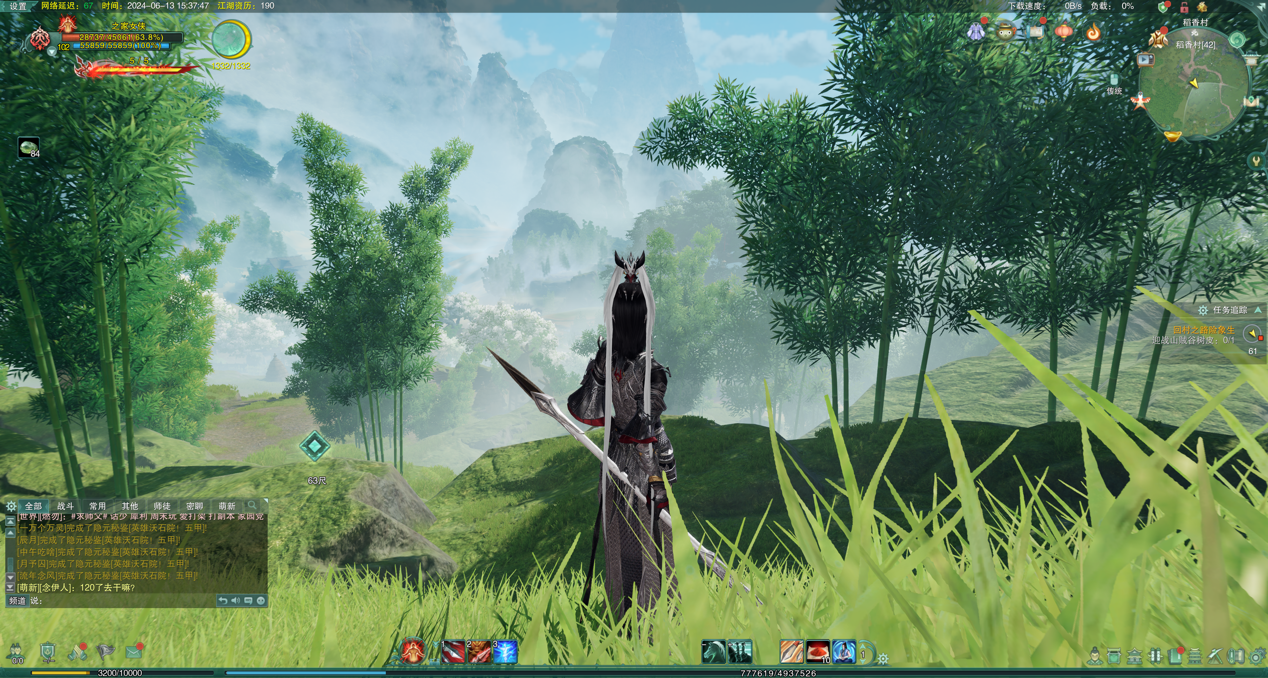Click the minimap of 稻香村
This screenshot has width=1268, height=678.
point(1193,93)
